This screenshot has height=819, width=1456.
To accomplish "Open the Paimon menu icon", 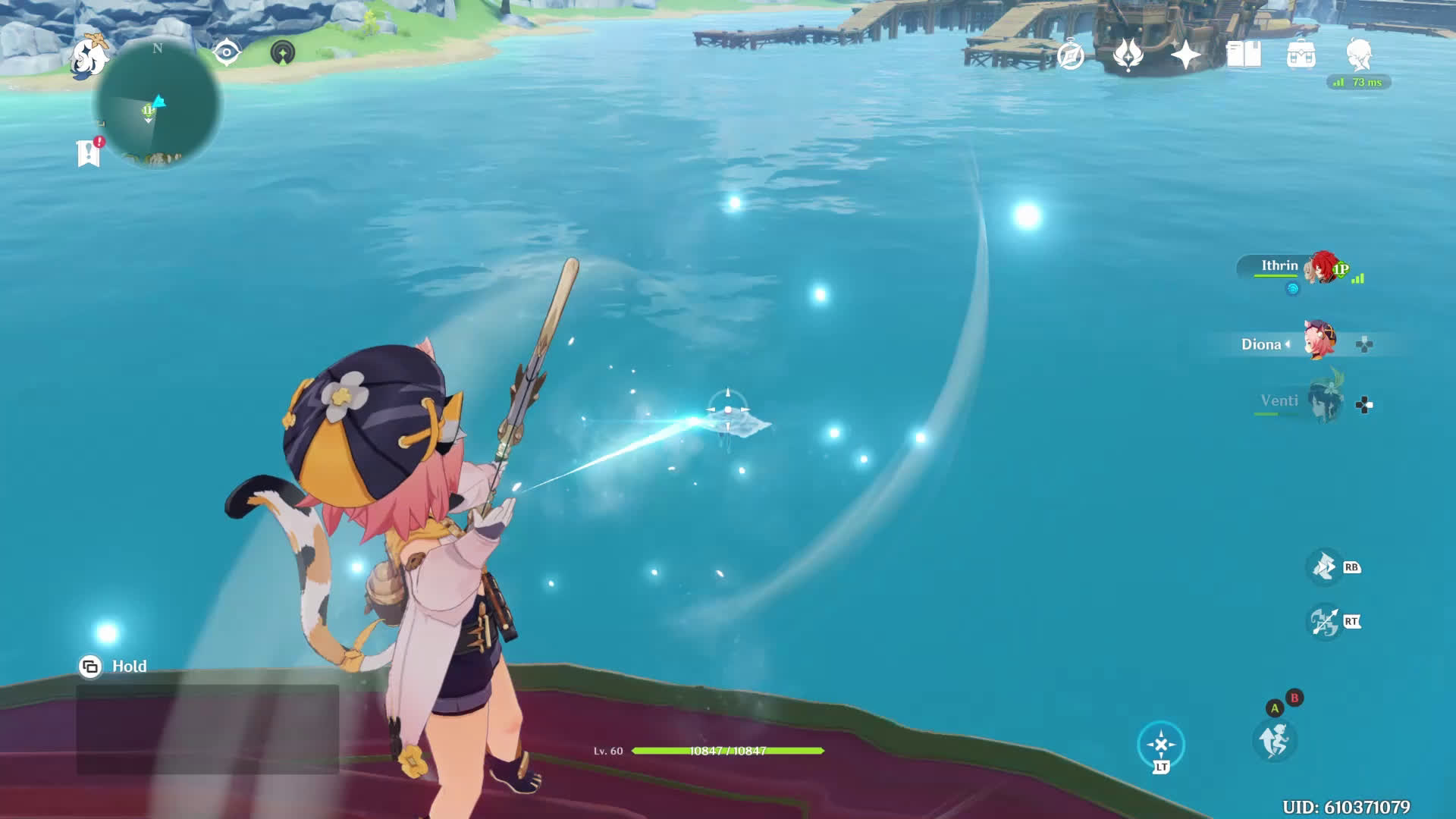I will (x=90, y=58).
